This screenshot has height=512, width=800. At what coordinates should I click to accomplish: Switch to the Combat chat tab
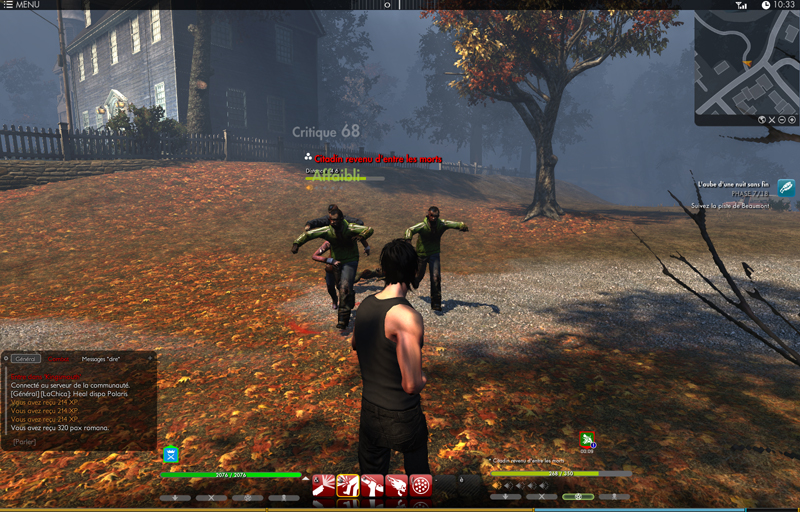(60, 358)
